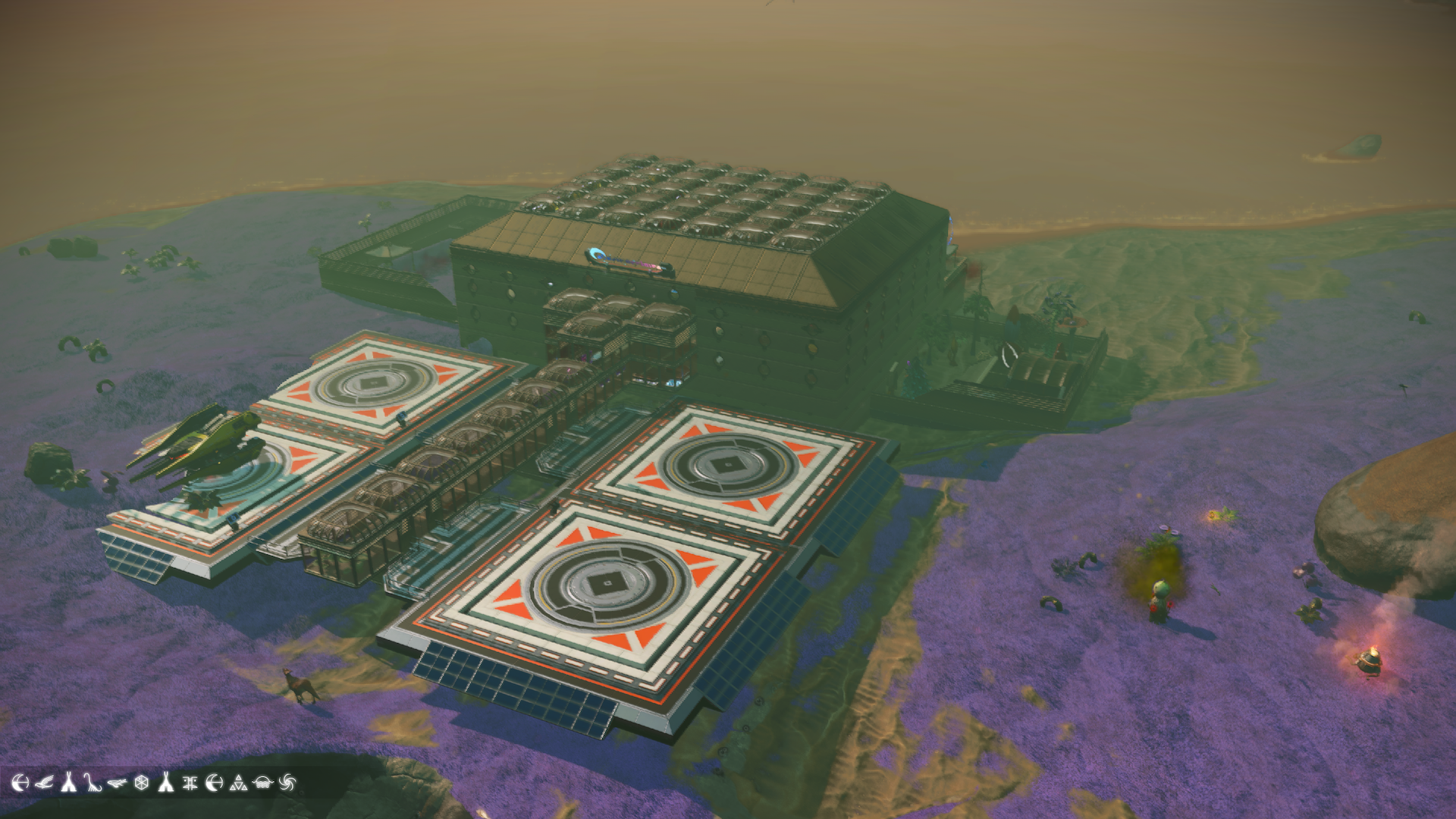The image size is (1456, 819).
Task: Select the rocket portal glyph
Action: [165, 783]
